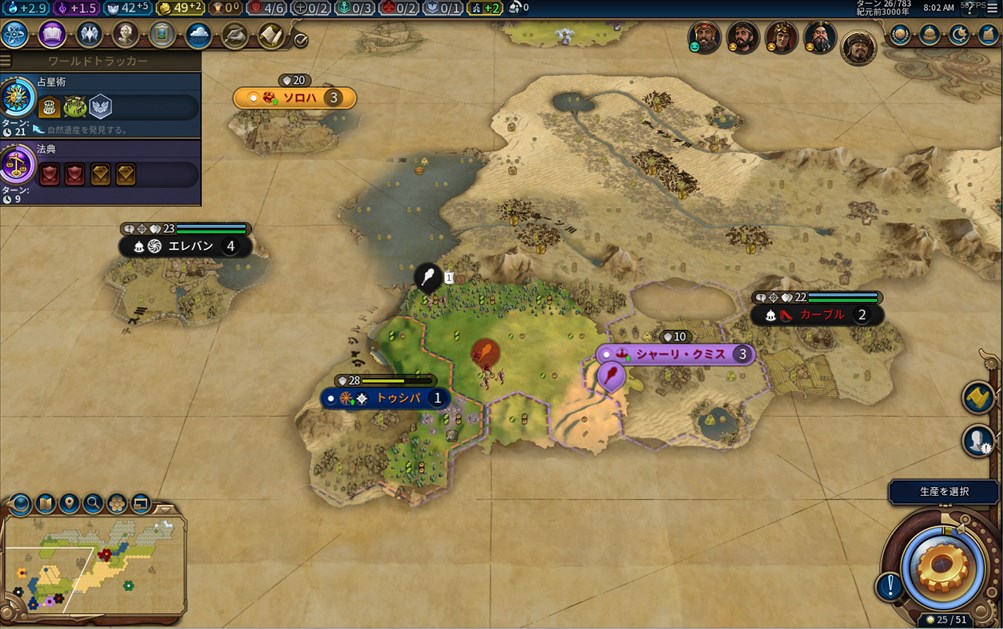Select the 占星術 research tracker entry
The height and width of the screenshot is (629, 1003).
pos(100,103)
